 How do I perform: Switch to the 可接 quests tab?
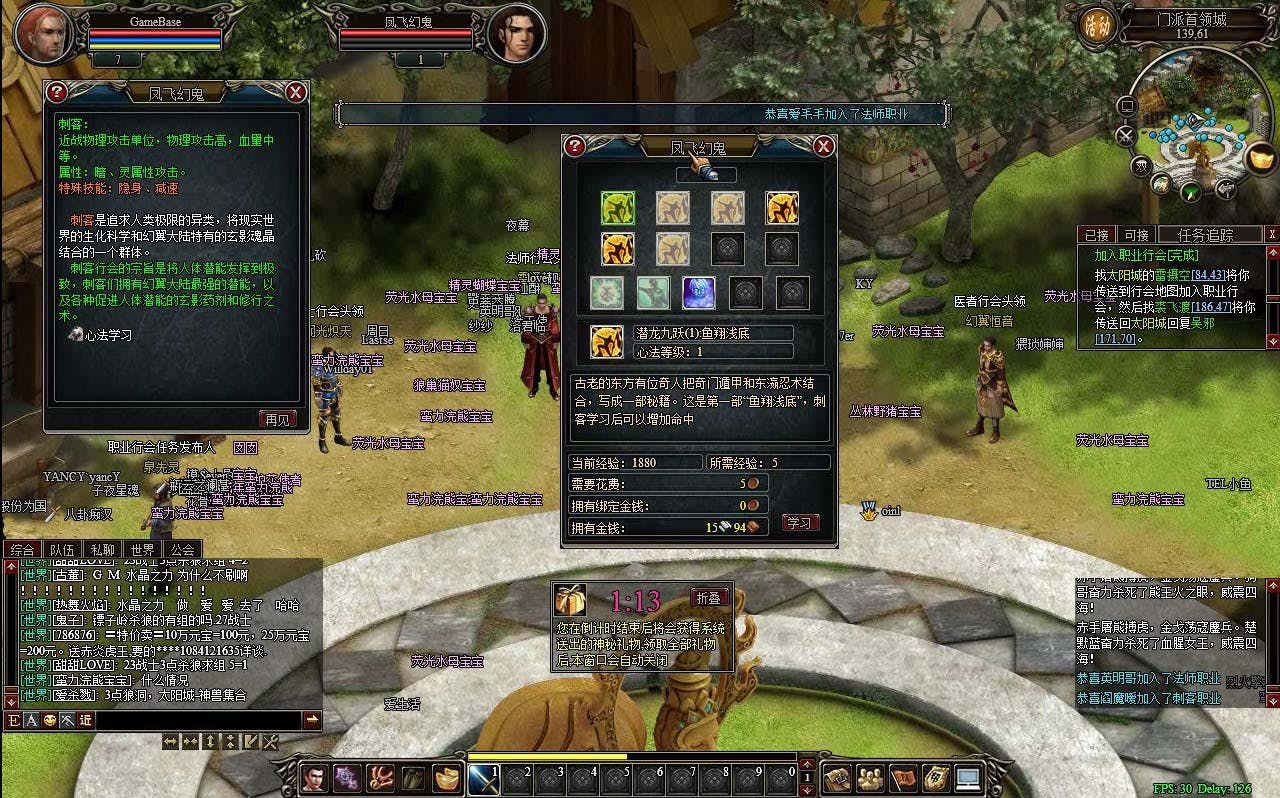pos(1136,235)
